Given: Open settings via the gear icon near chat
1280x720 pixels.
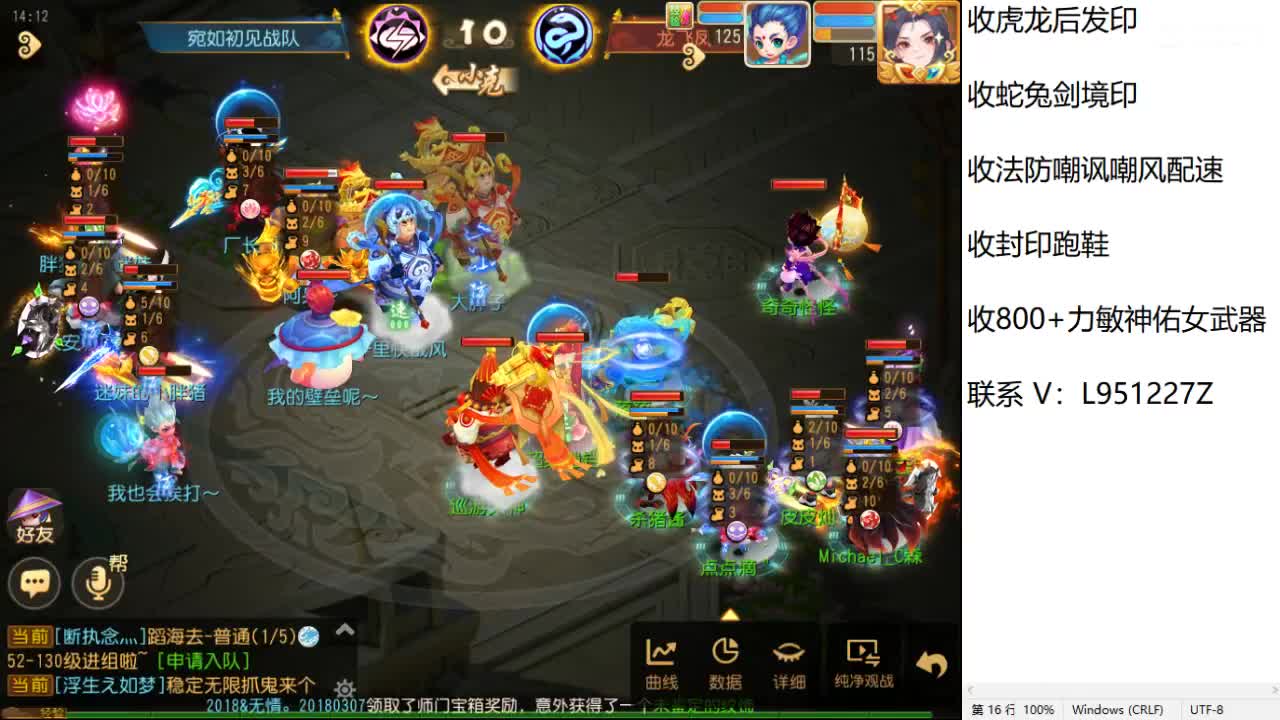Looking at the screenshot, I should pos(345,689).
